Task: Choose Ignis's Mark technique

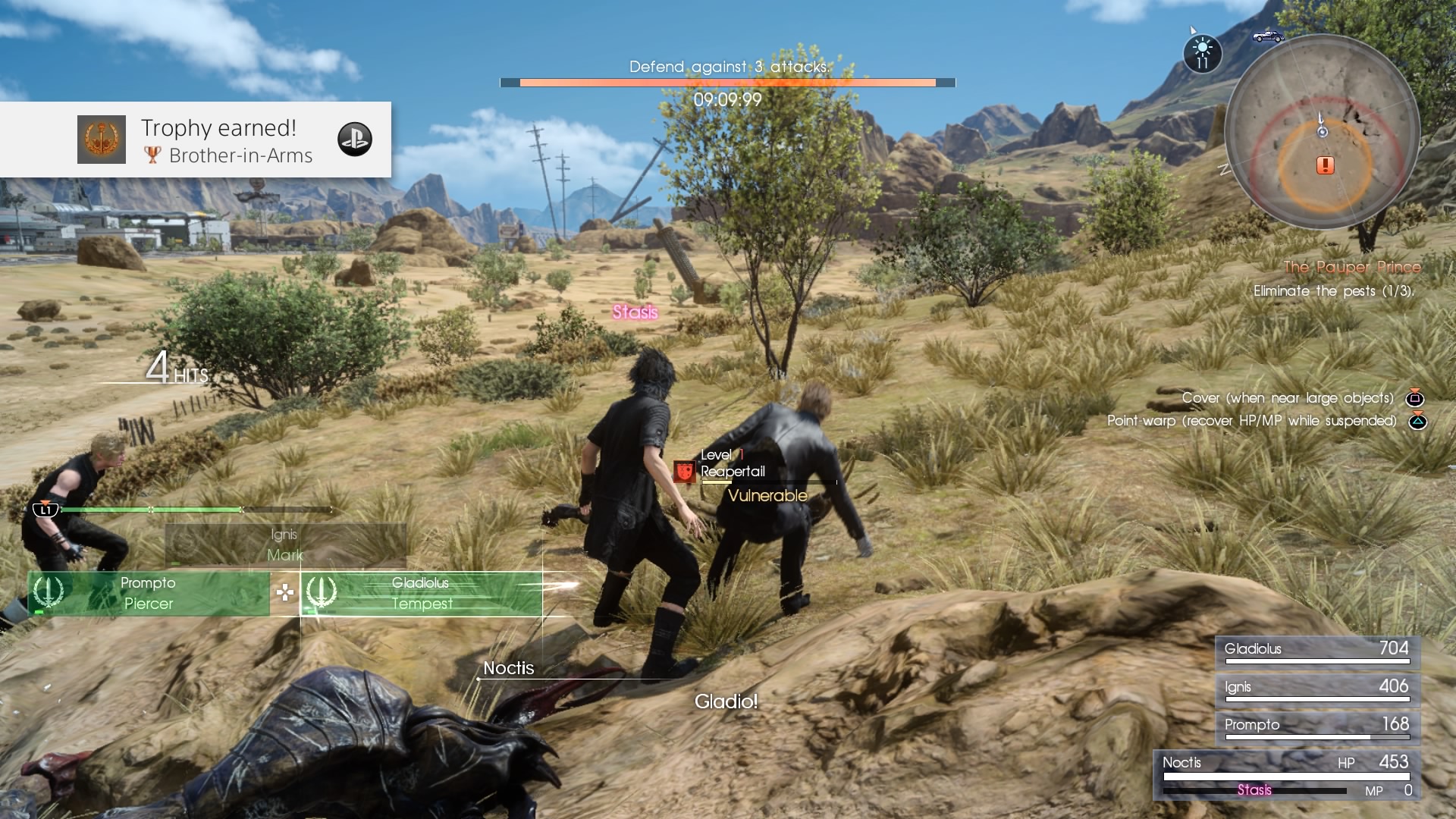Action: point(285,544)
